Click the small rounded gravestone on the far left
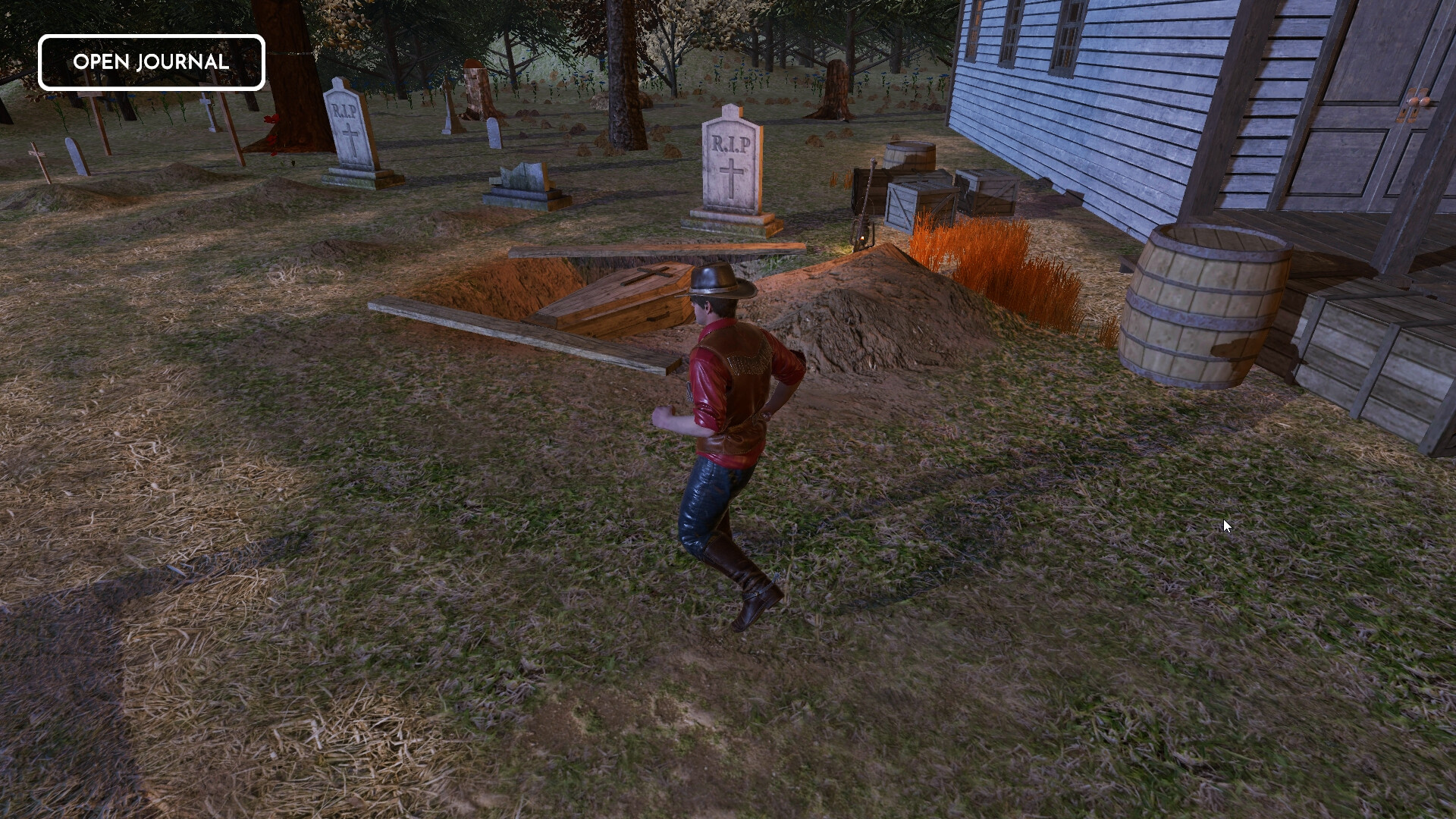This screenshot has height=819, width=1456. [76, 155]
